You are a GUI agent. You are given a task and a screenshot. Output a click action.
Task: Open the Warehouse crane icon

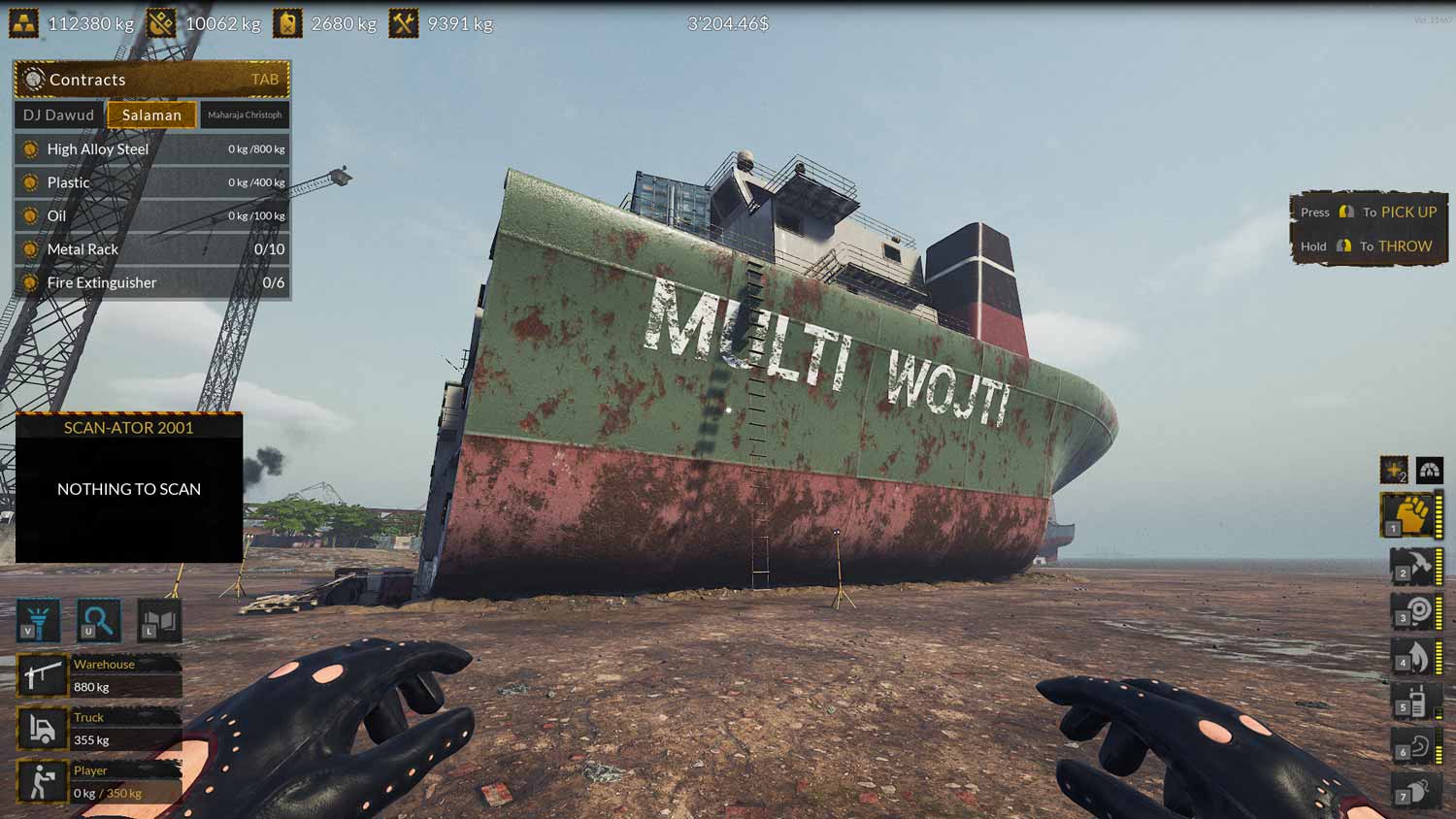click(42, 674)
